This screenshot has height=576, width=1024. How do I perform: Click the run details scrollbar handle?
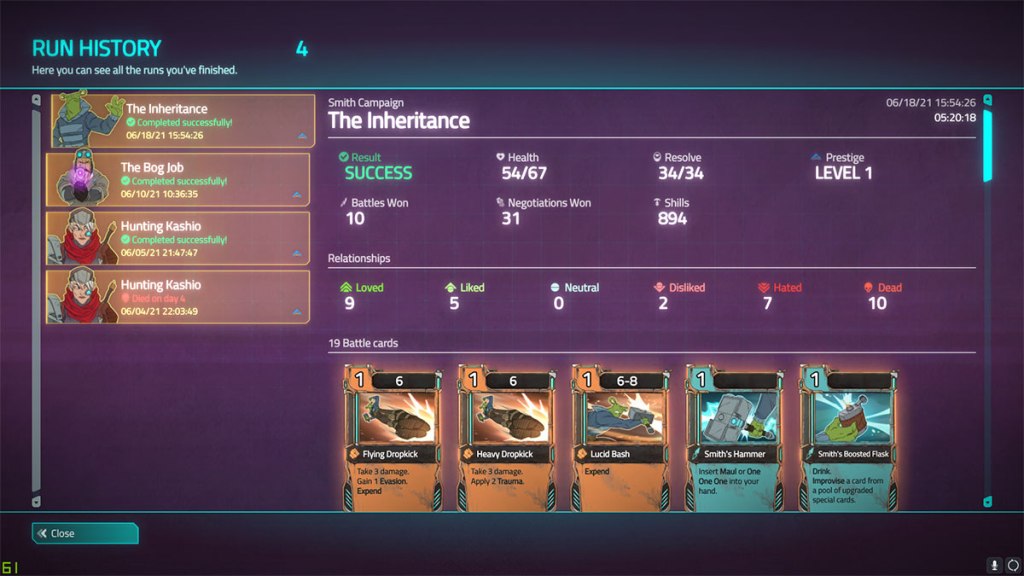click(988, 145)
